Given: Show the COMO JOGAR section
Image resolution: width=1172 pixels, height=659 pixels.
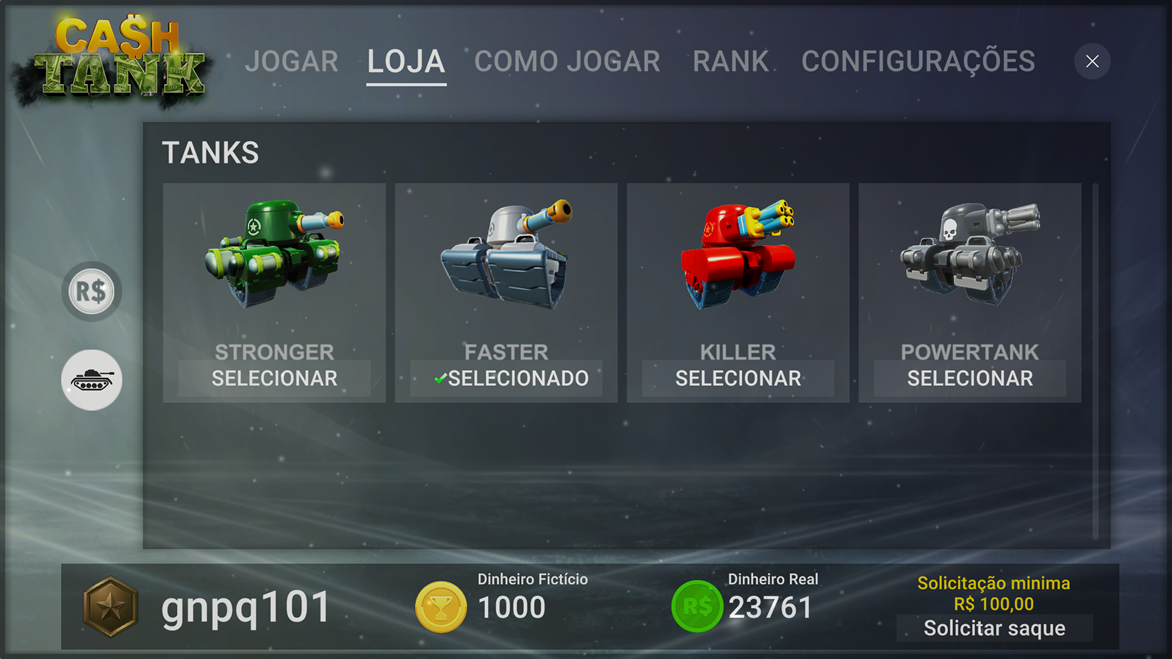Looking at the screenshot, I should (567, 62).
